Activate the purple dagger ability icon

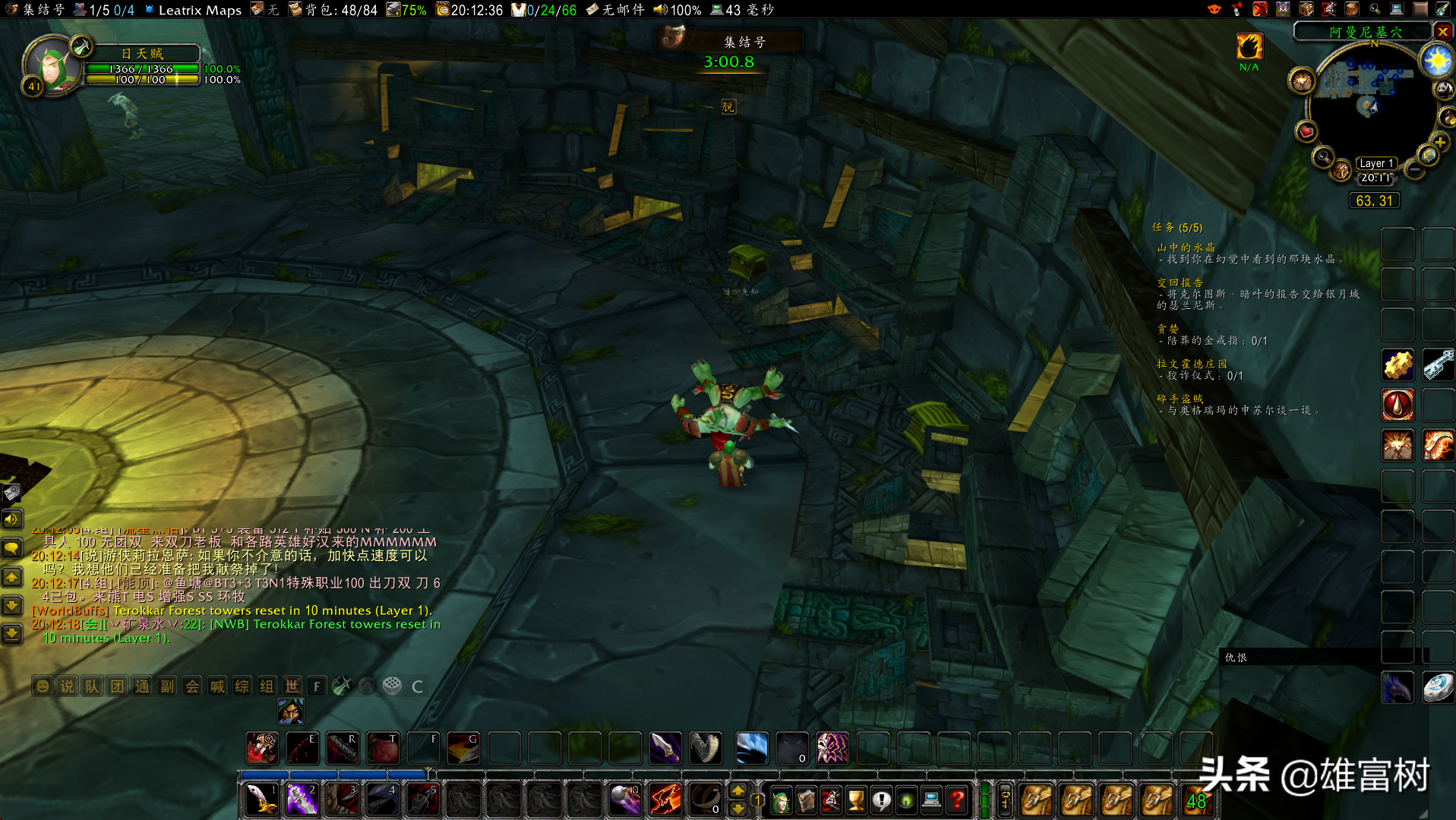(665, 748)
